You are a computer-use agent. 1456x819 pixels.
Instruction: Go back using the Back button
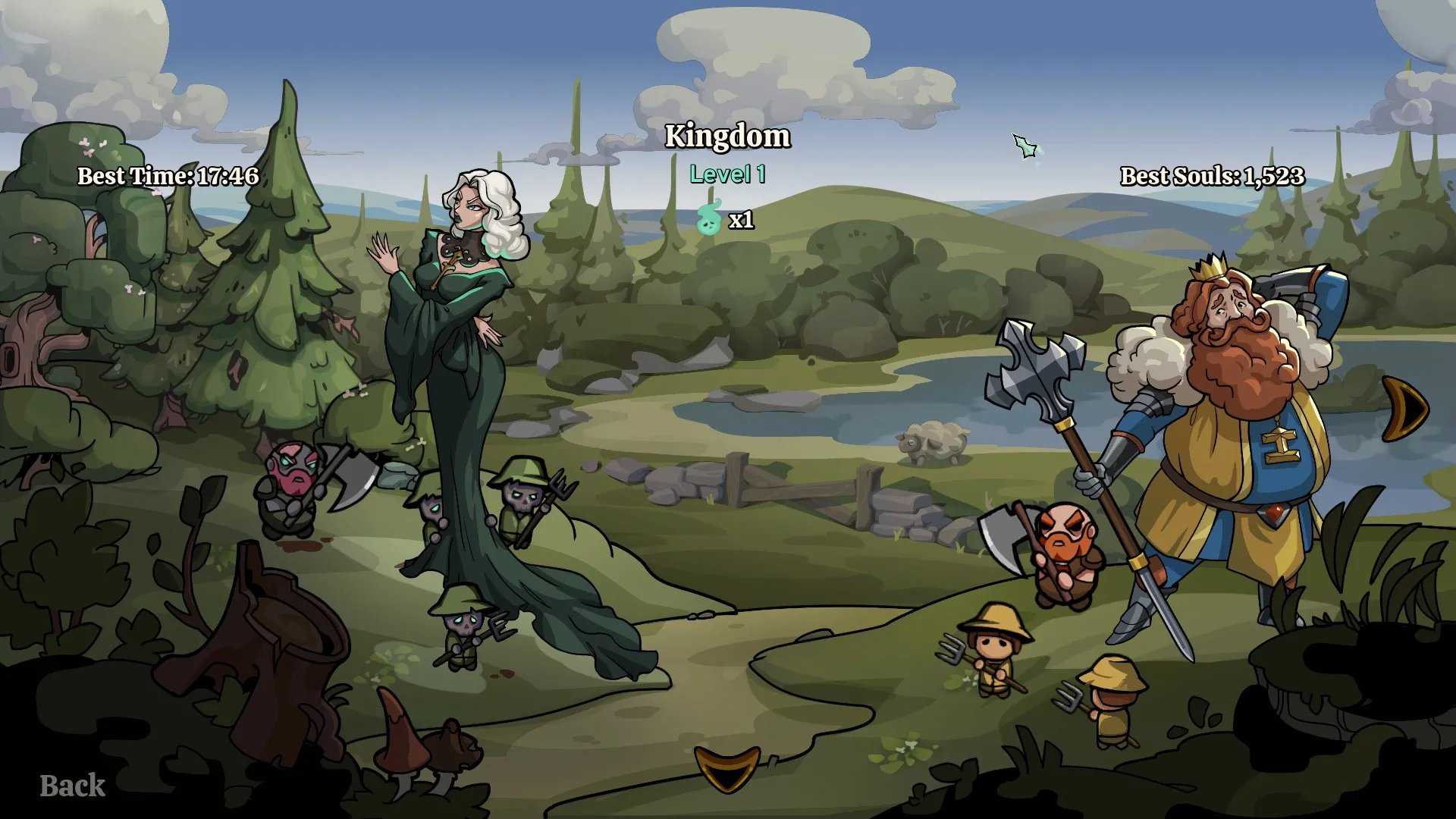(x=72, y=786)
